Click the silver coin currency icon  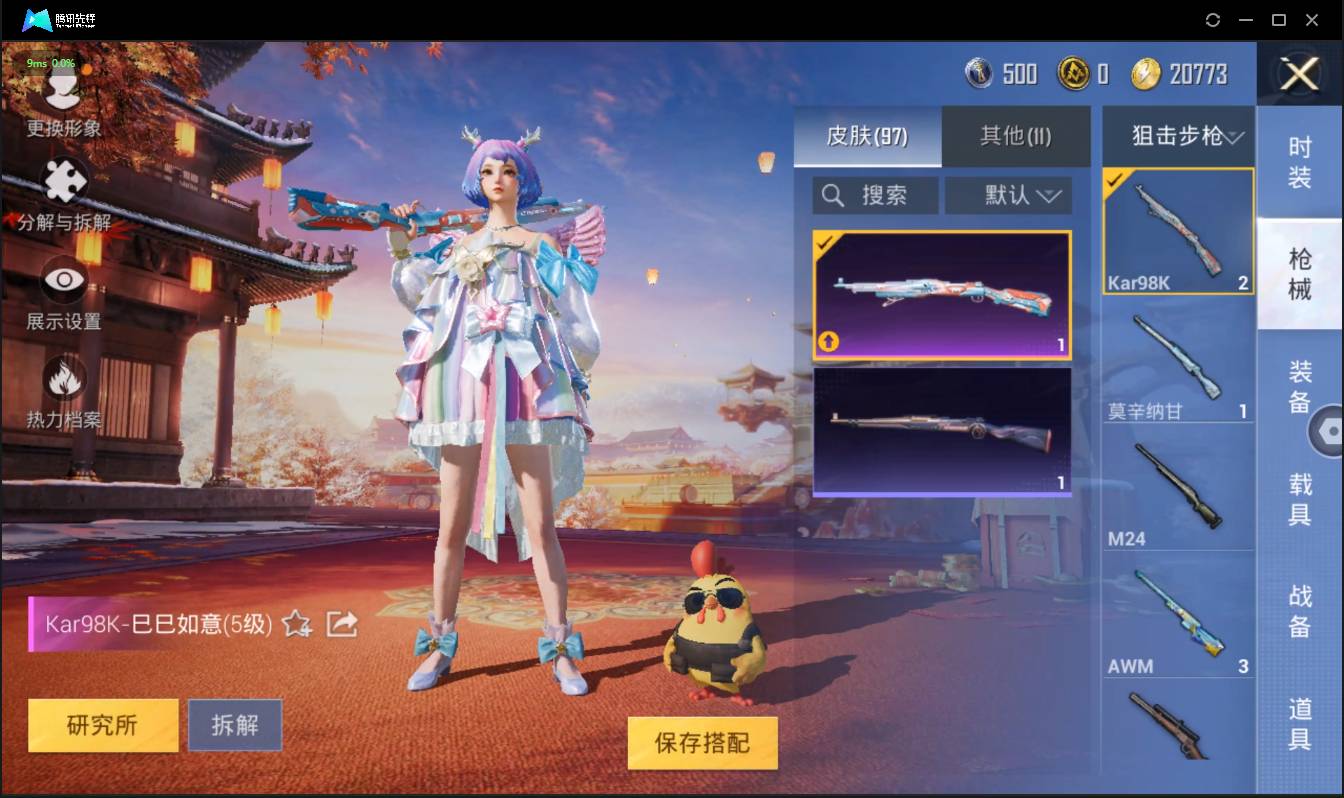tap(978, 73)
